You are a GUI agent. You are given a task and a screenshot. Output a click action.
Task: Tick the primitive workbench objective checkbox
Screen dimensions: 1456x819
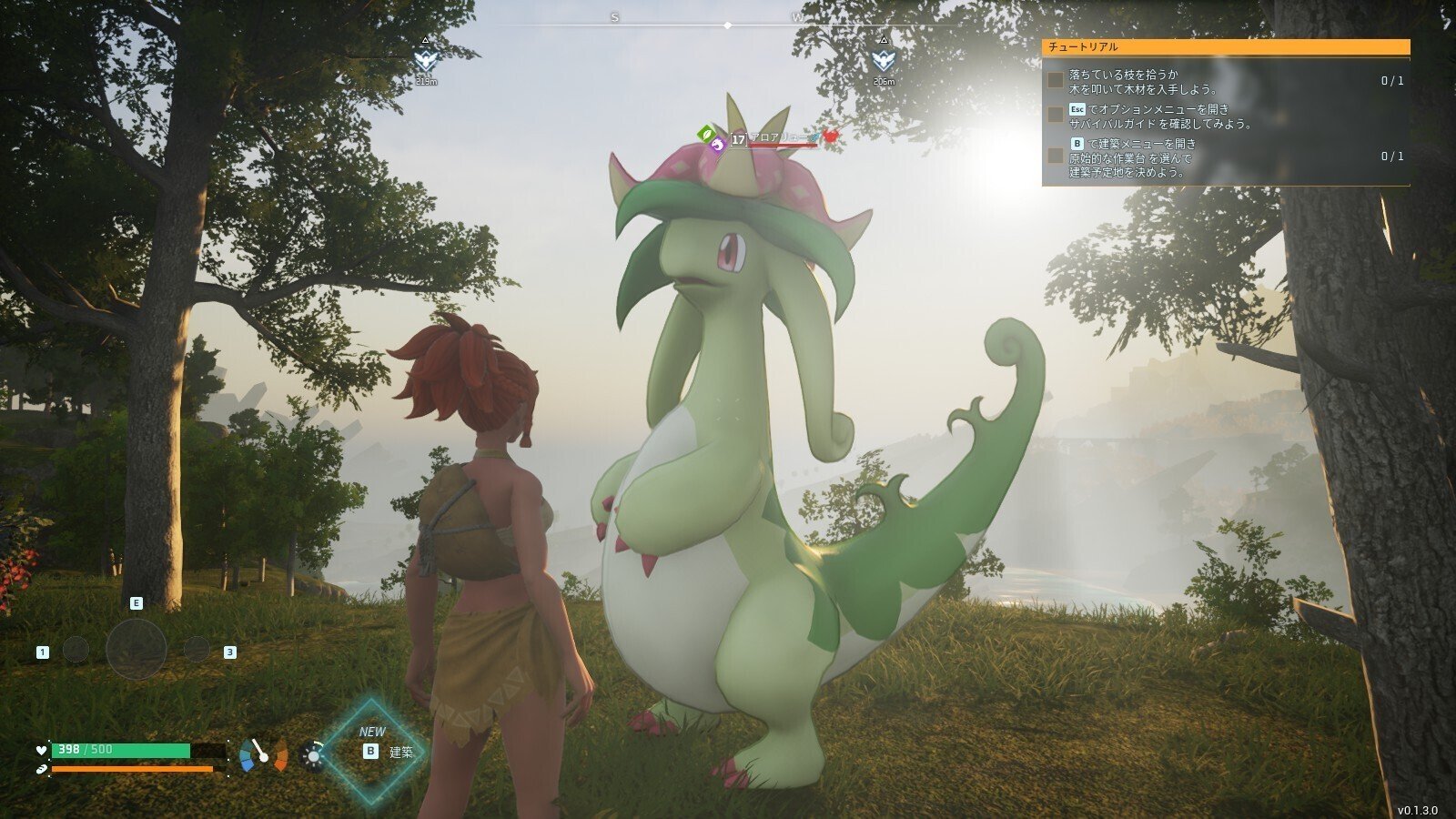(x=1055, y=156)
